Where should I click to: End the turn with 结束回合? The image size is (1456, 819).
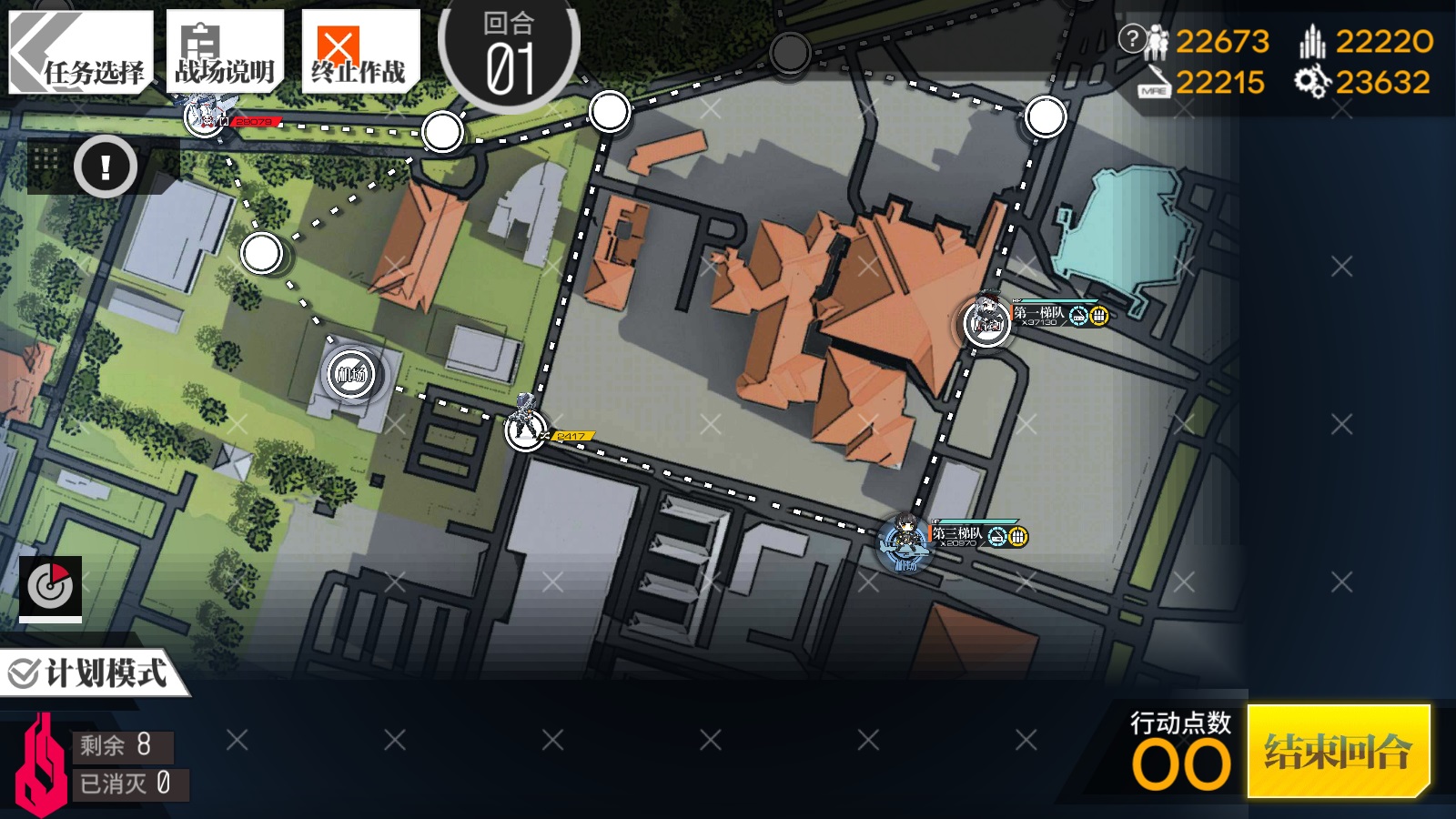(1338, 751)
